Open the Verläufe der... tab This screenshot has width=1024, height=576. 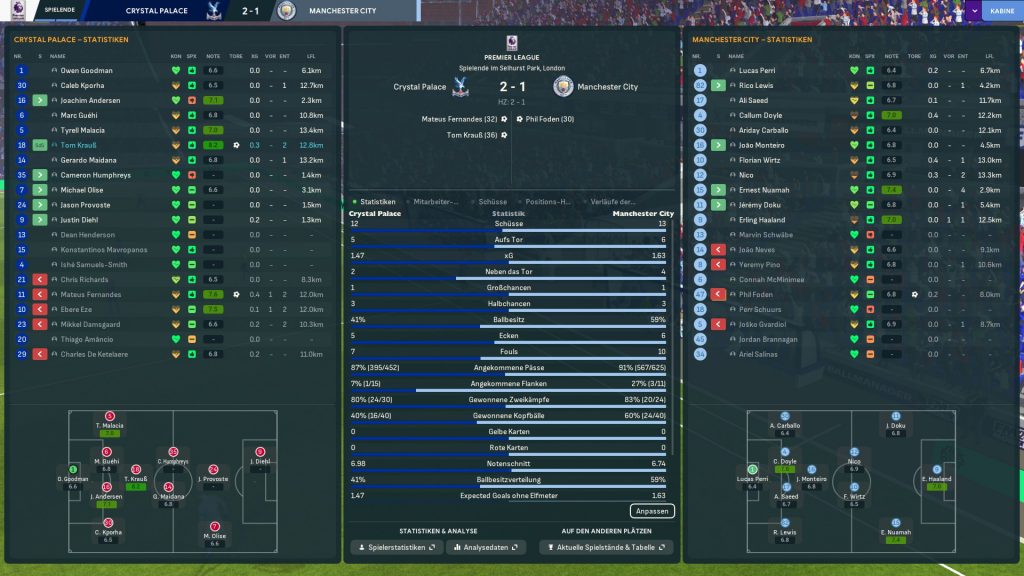(x=614, y=202)
